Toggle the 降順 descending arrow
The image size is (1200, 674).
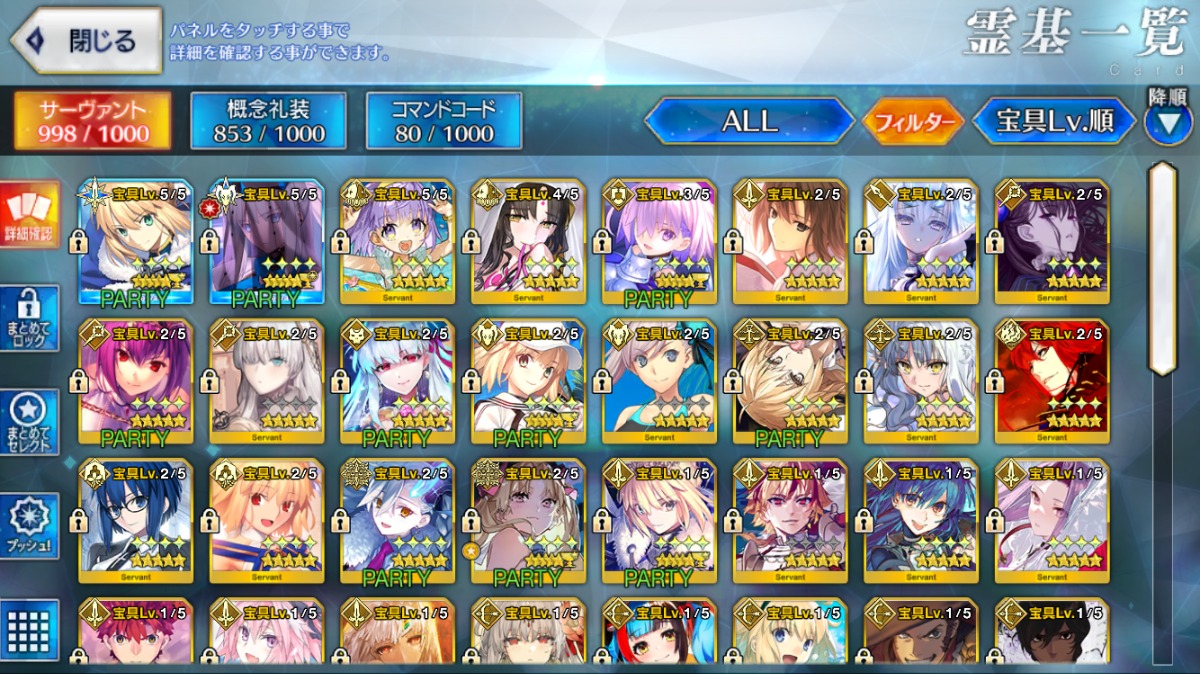[x=1167, y=121]
